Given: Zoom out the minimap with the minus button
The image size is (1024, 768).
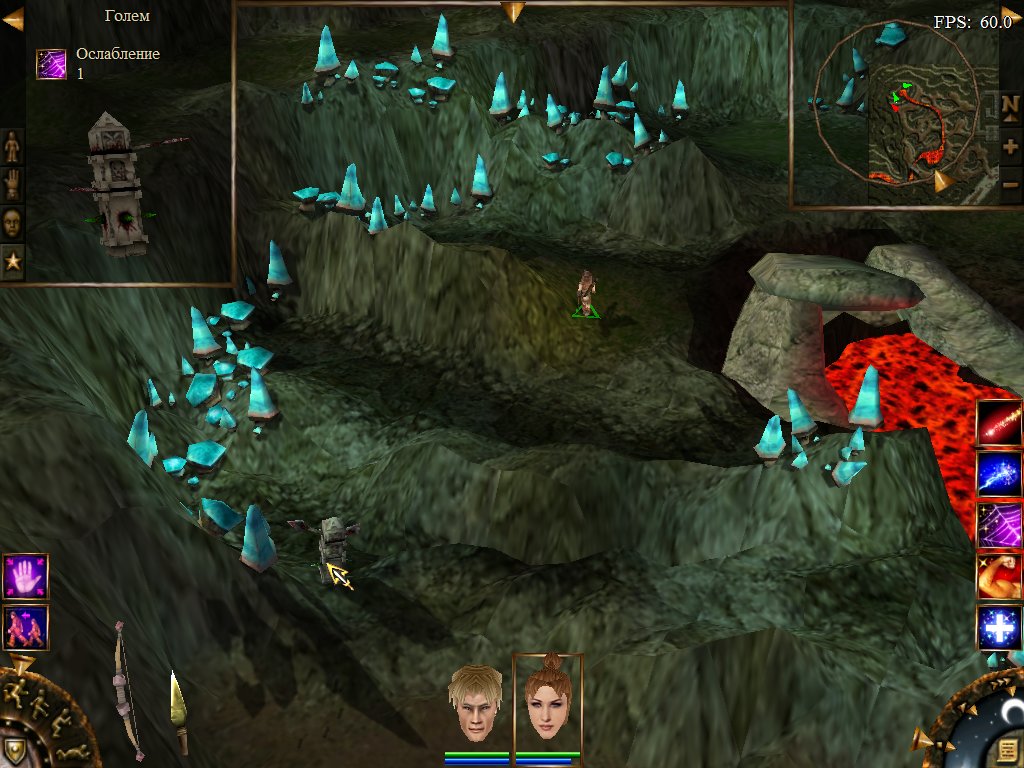Looking at the screenshot, I should (1010, 184).
